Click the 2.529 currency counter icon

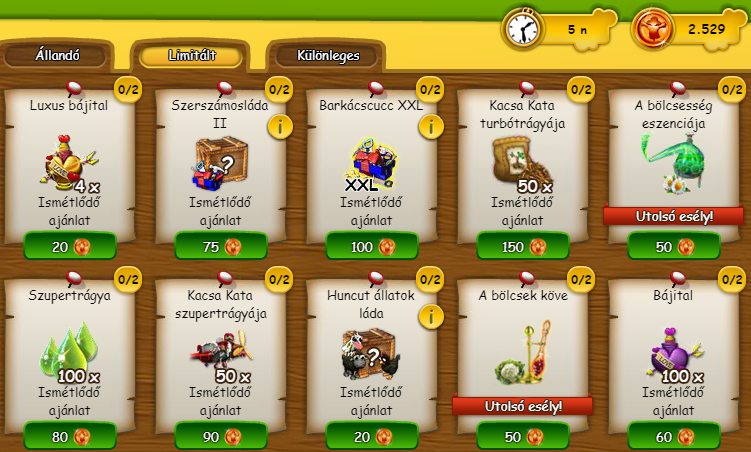pos(652,29)
